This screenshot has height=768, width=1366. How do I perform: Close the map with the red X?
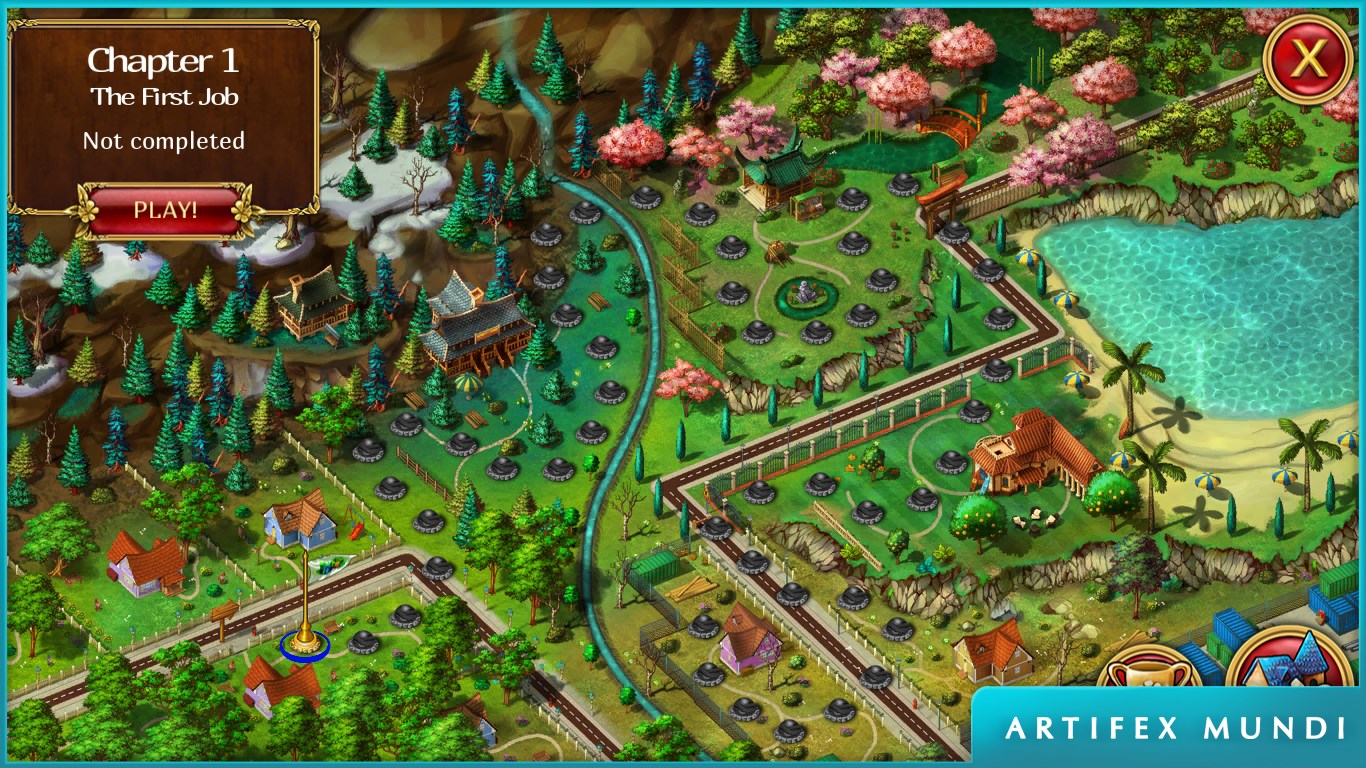point(1307,61)
